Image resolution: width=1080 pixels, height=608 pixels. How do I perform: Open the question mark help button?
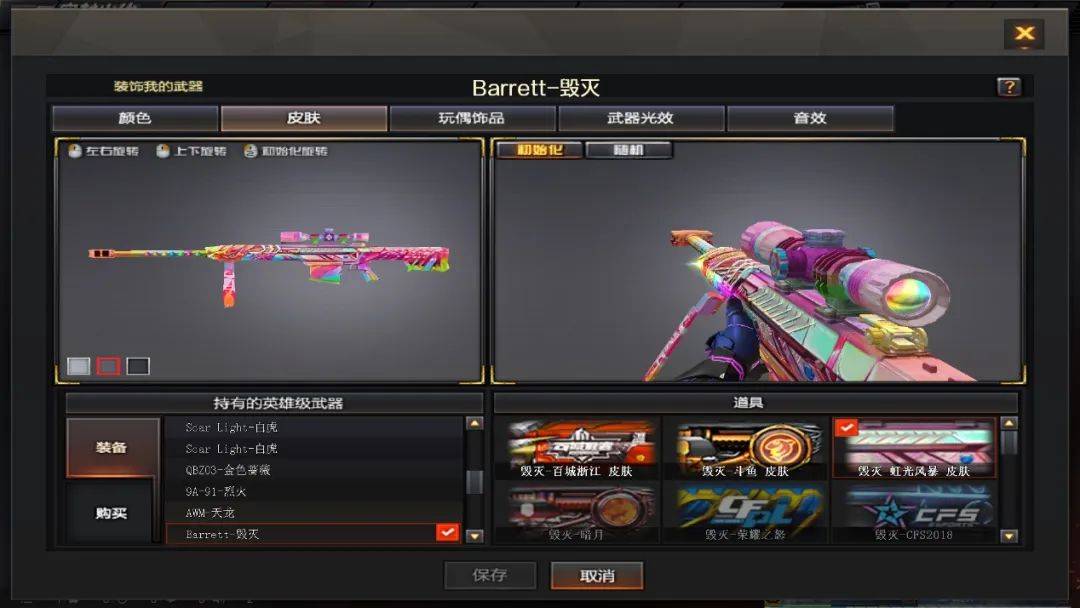(1009, 87)
